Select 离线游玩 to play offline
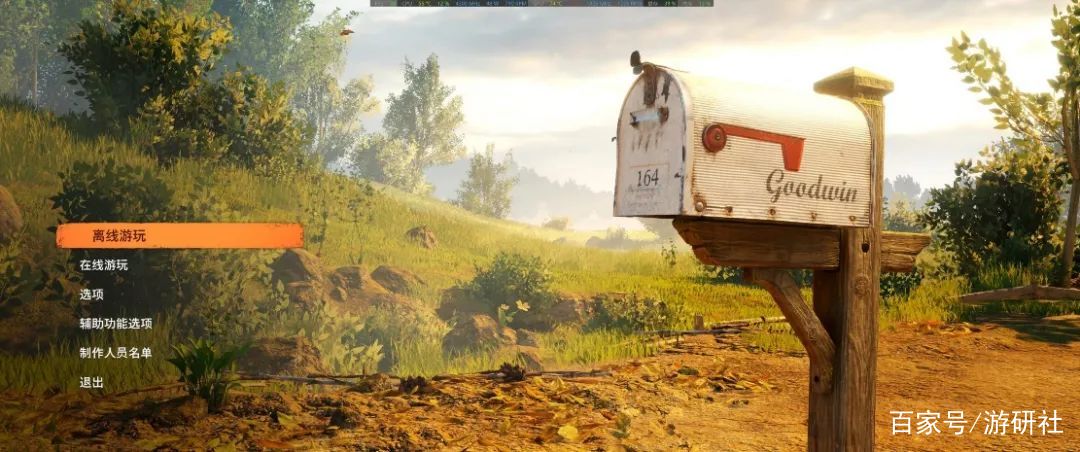 118,236
